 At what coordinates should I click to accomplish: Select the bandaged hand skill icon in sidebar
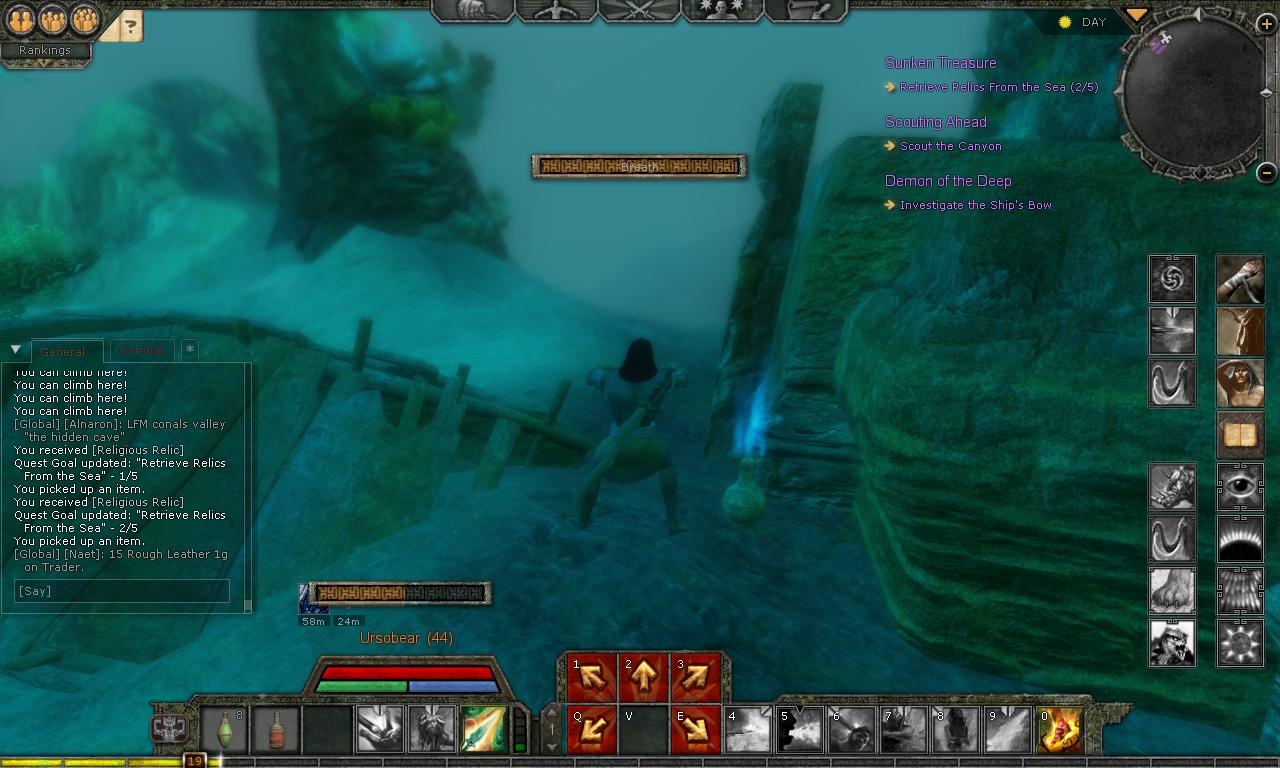(1240, 279)
